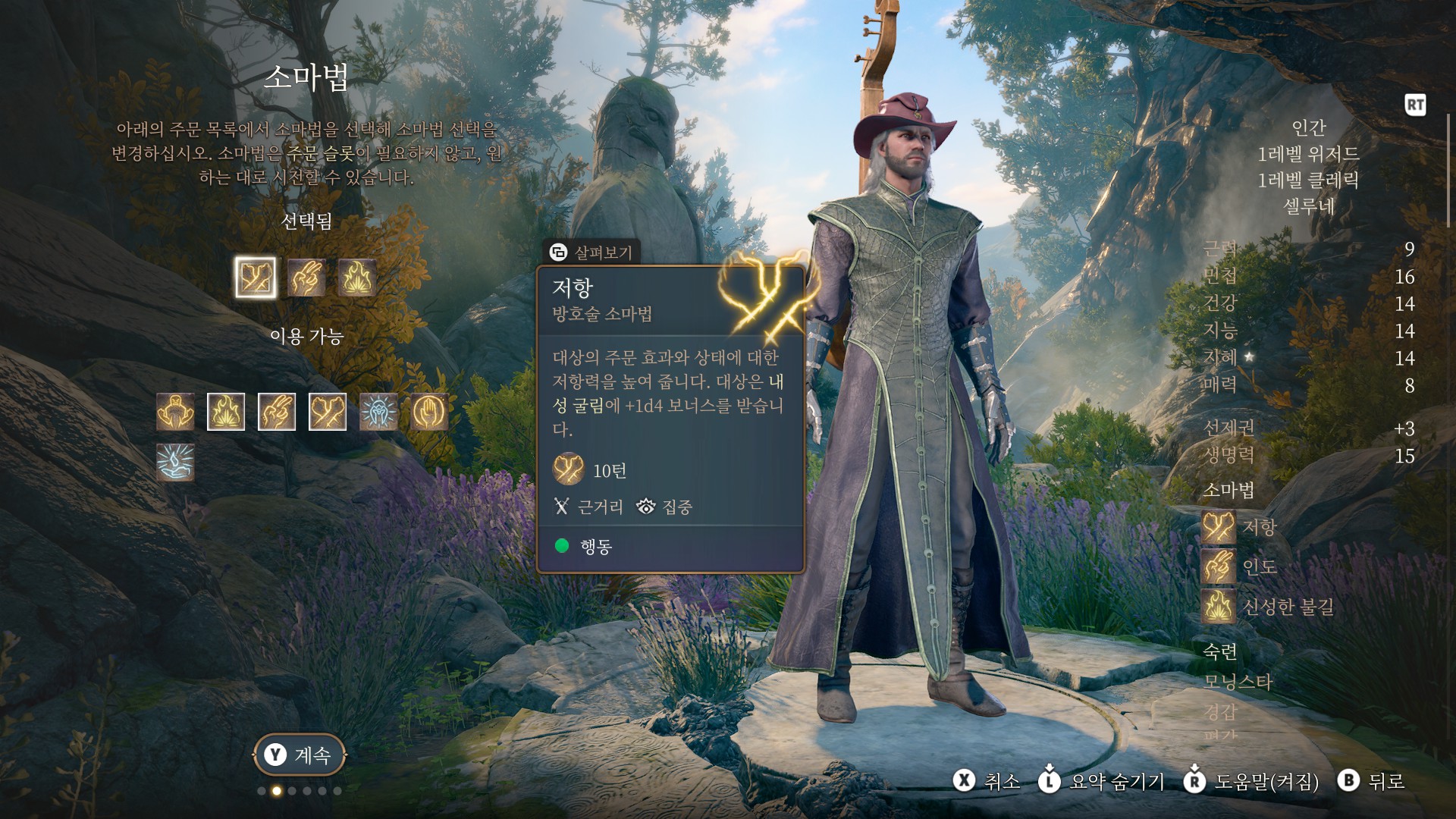1456x819 pixels.
Task: Choose the flame cantrip in the 이용 가능 list
Action: 226,412
